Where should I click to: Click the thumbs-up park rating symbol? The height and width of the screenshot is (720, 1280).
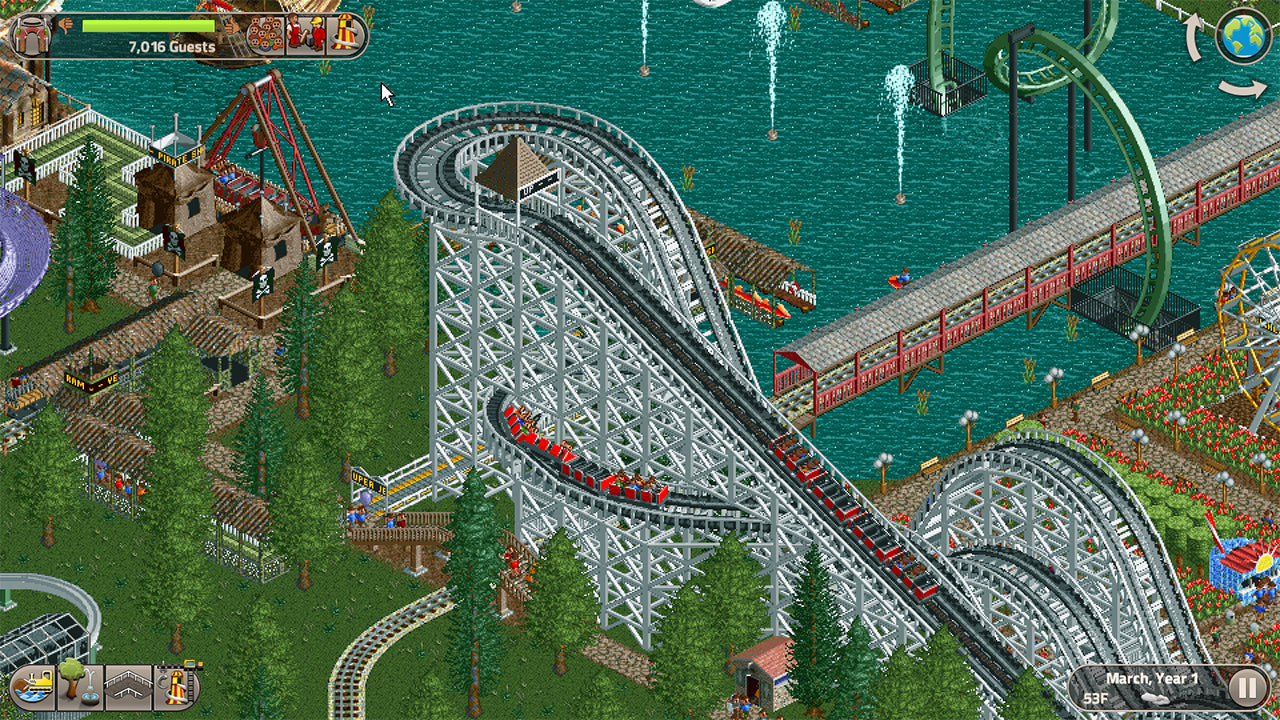pyautogui.click(x=231, y=27)
